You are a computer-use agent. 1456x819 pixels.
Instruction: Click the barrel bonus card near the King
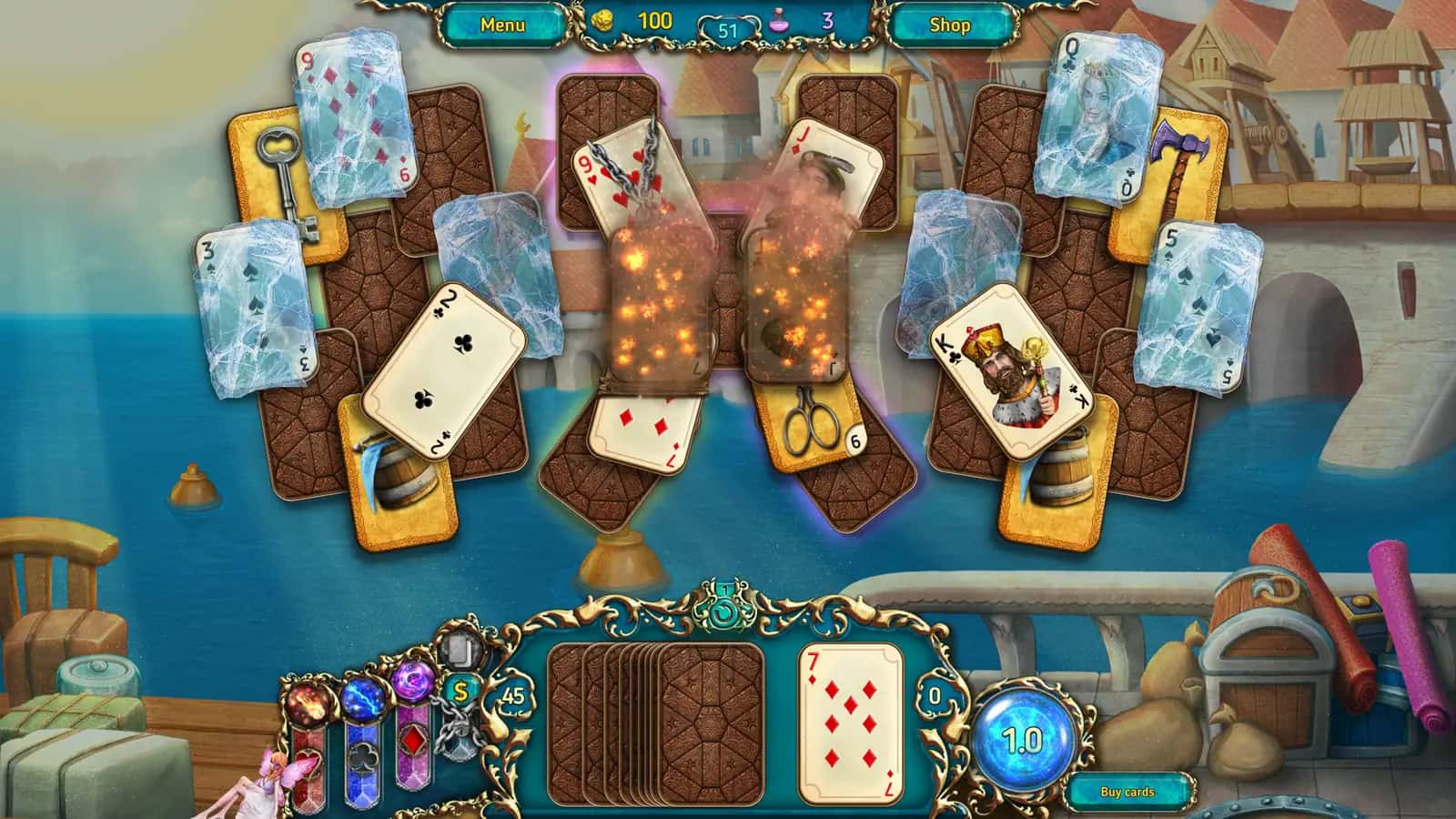point(1060,469)
